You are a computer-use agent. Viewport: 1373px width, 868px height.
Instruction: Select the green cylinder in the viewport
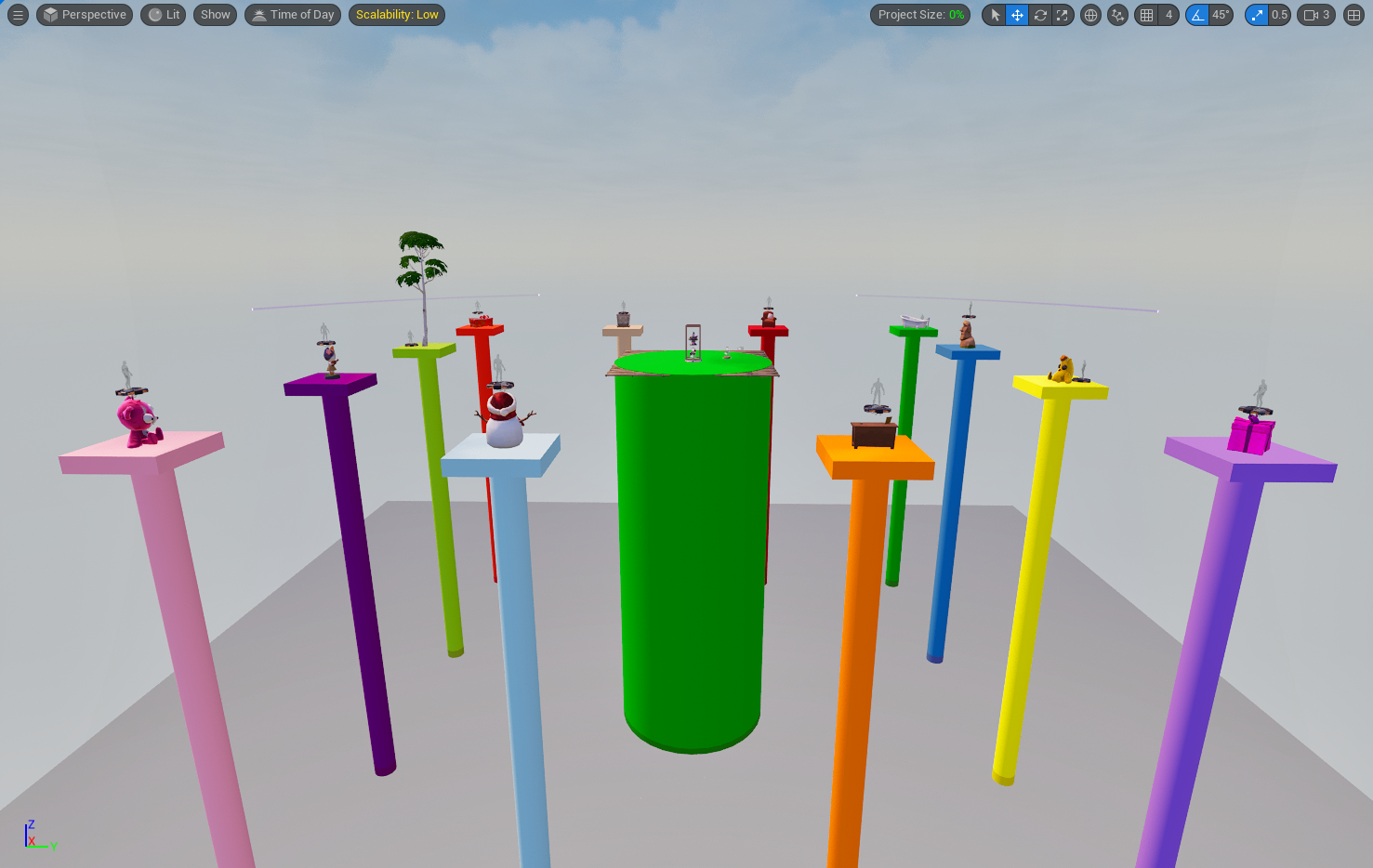(x=693, y=558)
